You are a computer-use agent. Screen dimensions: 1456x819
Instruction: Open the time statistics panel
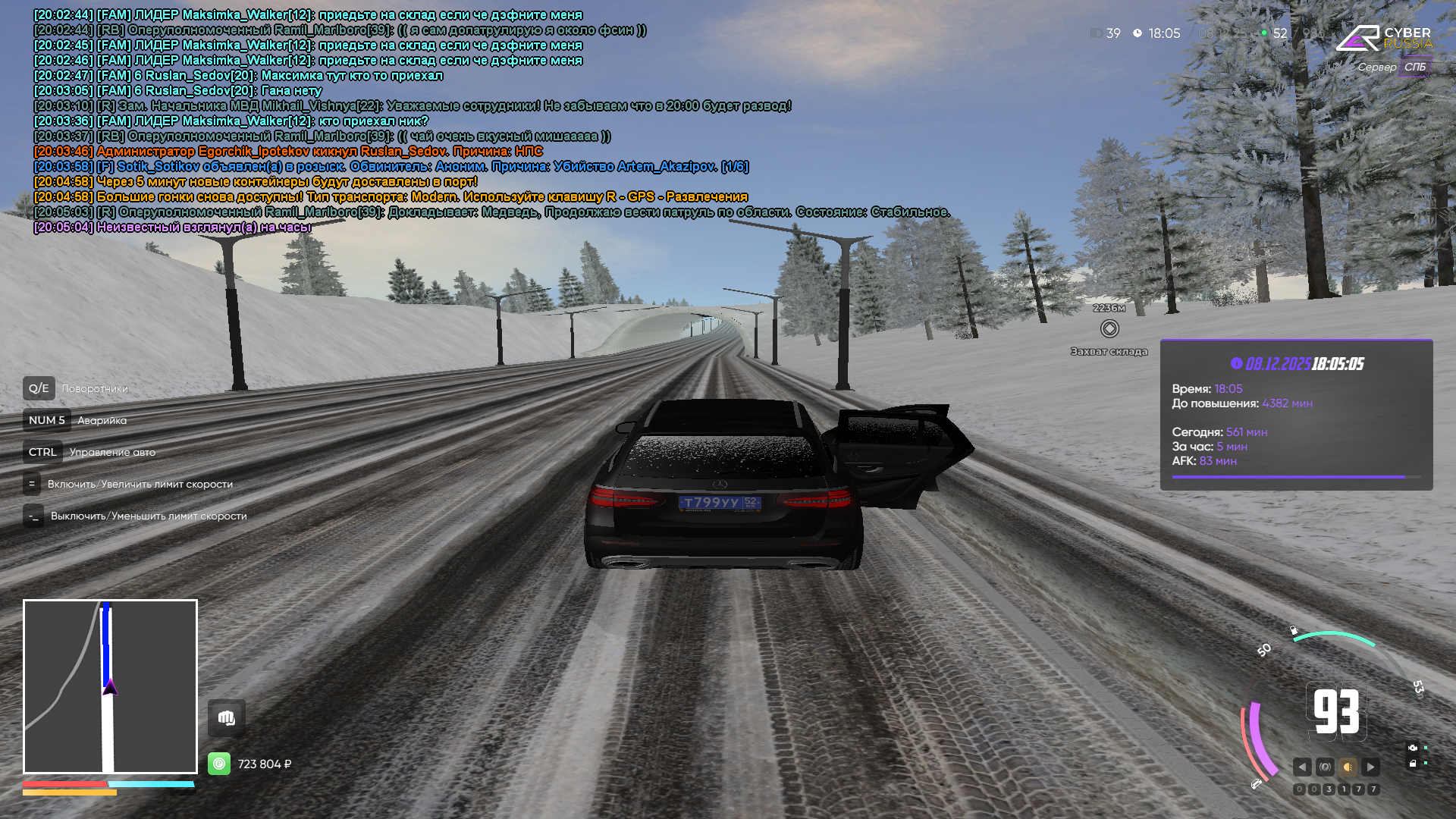pos(1296,415)
